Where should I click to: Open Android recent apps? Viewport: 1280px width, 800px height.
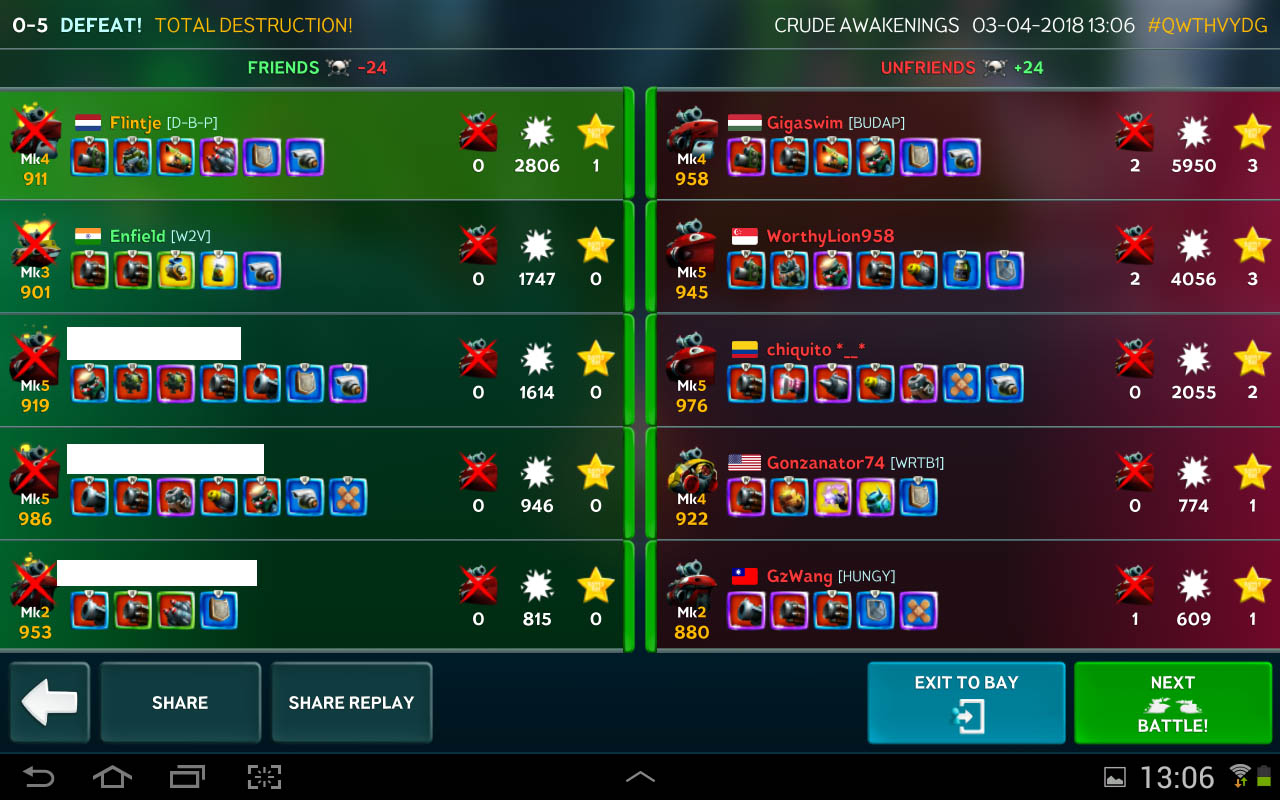187,776
